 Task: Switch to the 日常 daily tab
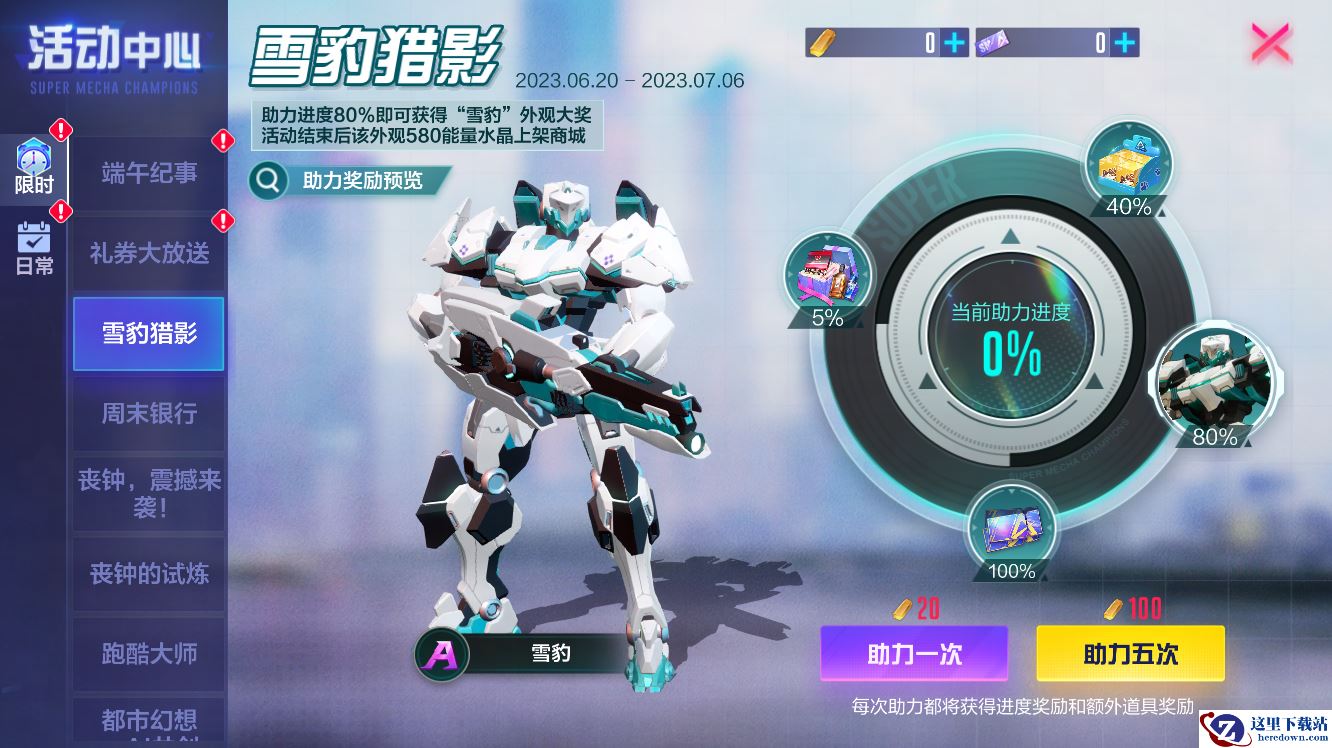[34, 248]
